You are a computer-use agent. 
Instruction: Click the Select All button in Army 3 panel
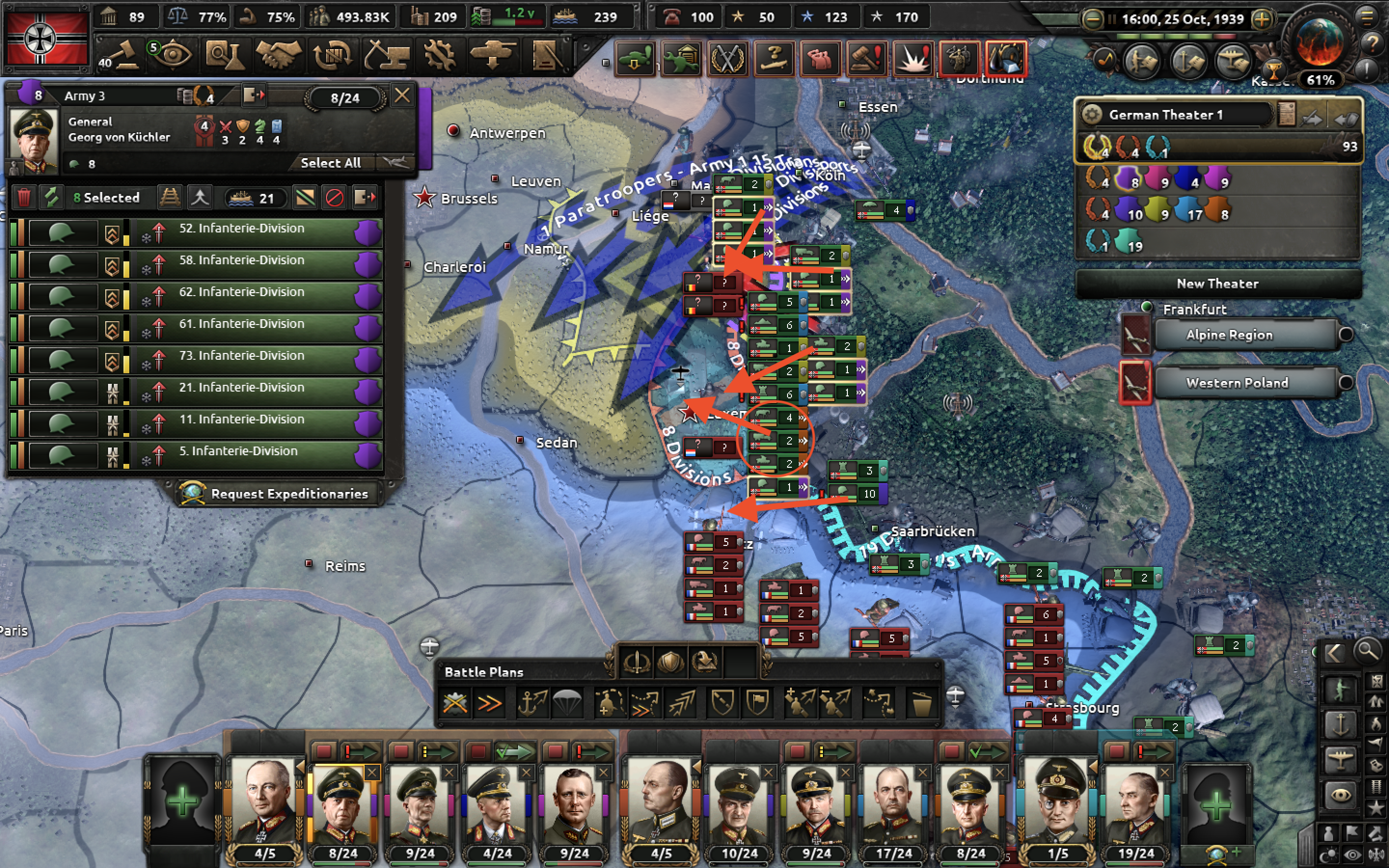tap(331, 163)
